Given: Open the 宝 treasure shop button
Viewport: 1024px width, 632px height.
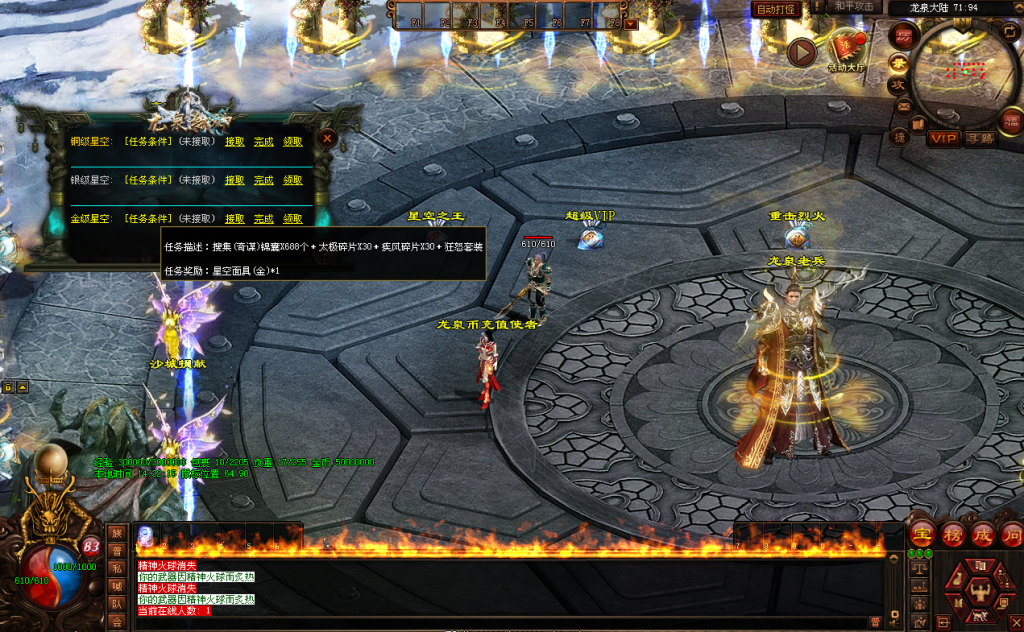Looking at the screenshot, I should [922, 533].
